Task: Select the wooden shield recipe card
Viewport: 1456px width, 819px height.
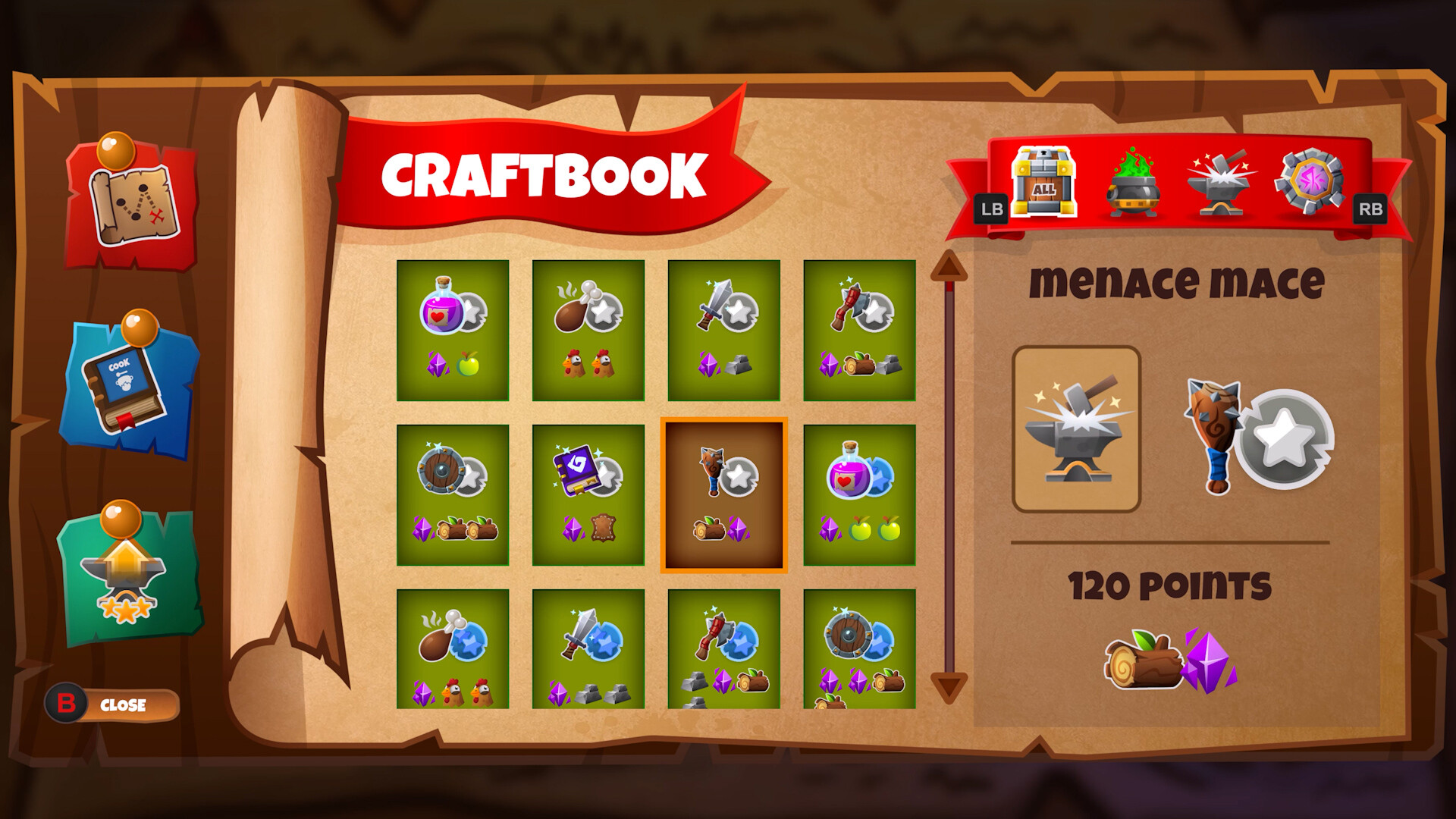Action: tap(452, 491)
